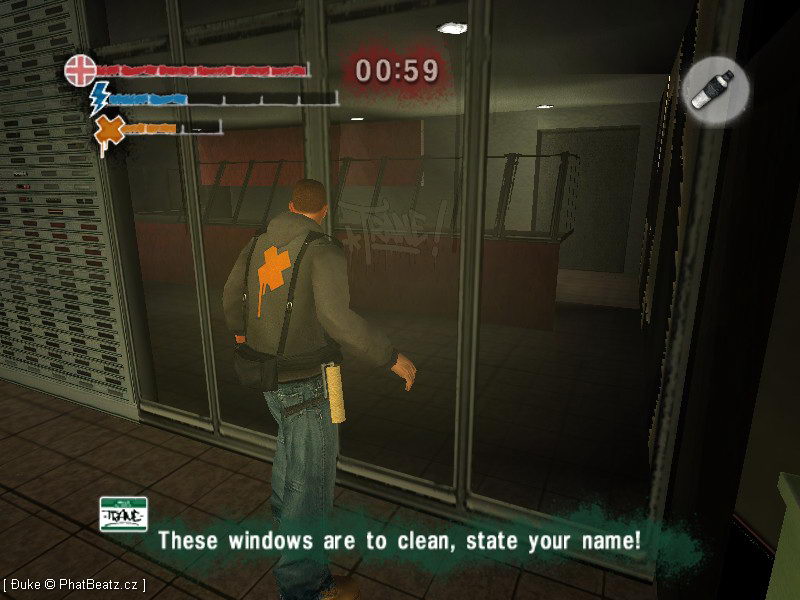Click the orange paint splat icon
The image size is (800, 600).
click(108, 129)
